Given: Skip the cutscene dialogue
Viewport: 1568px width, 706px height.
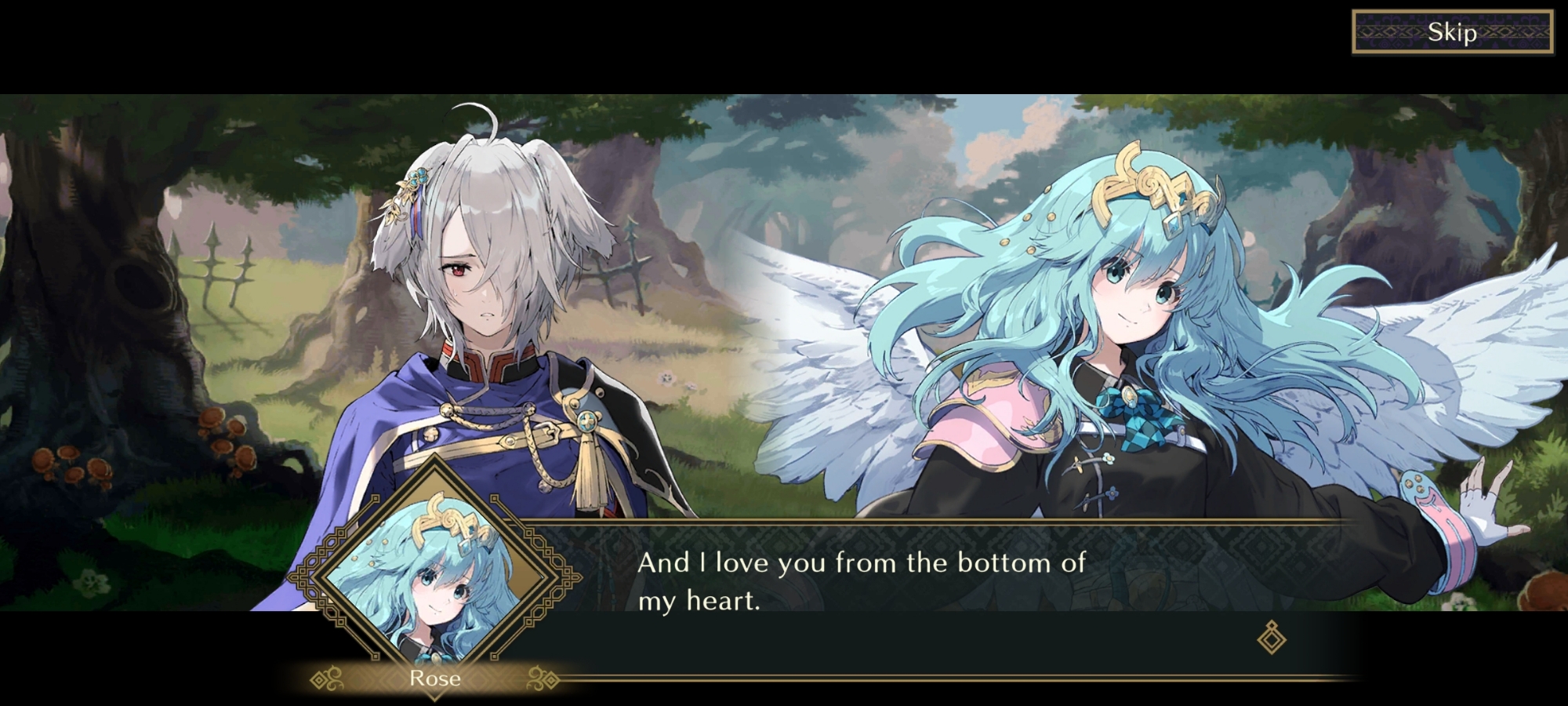Looking at the screenshot, I should 1452,32.
